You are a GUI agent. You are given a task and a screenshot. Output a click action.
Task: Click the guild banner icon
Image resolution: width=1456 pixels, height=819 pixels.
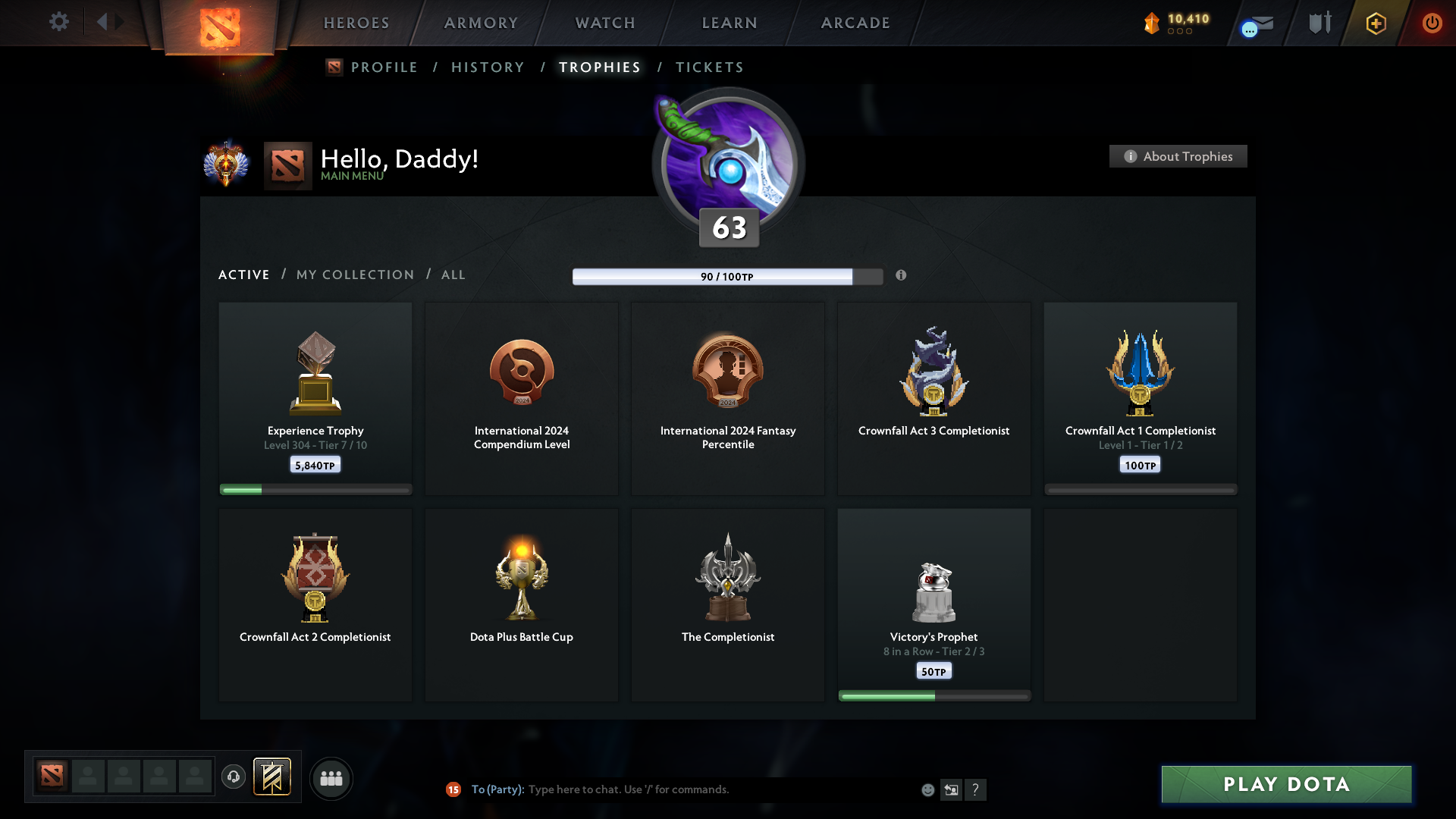point(273,777)
